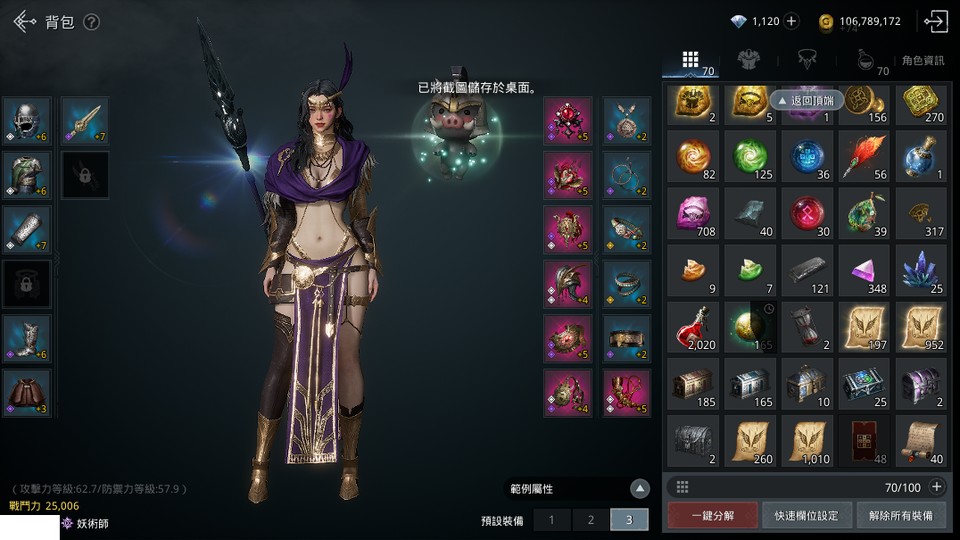Click the 返回頂端 button
This screenshot has width=960, height=540.
click(x=807, y=100)
